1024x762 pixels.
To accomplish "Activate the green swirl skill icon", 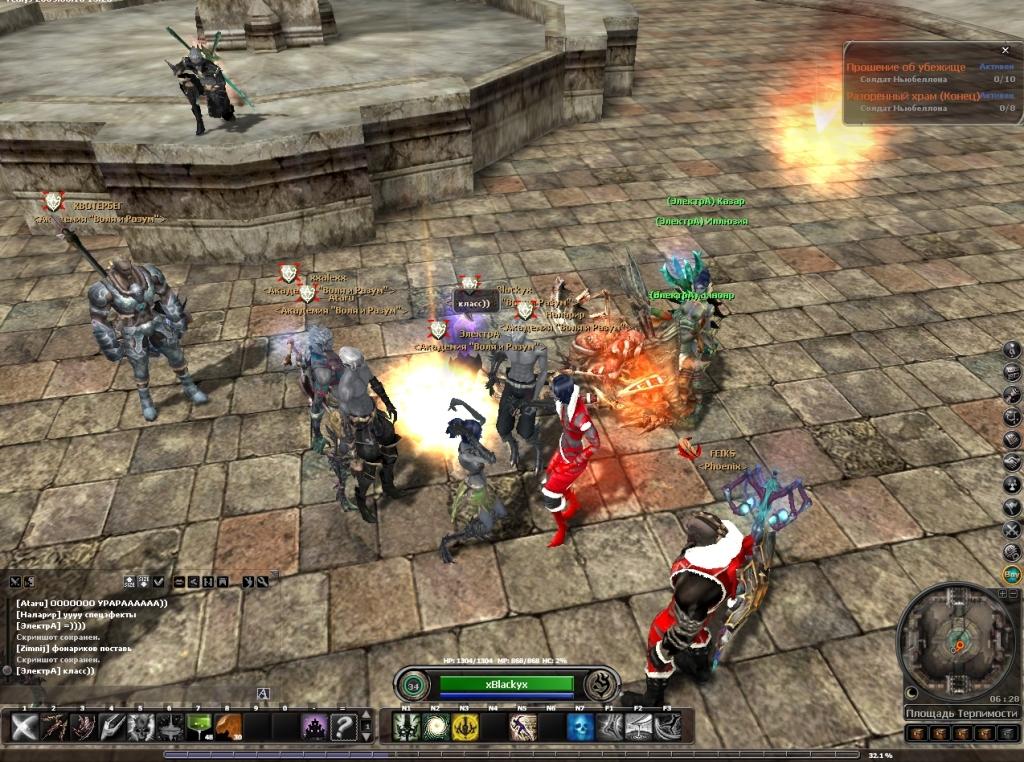I will (x=436, y=727).
